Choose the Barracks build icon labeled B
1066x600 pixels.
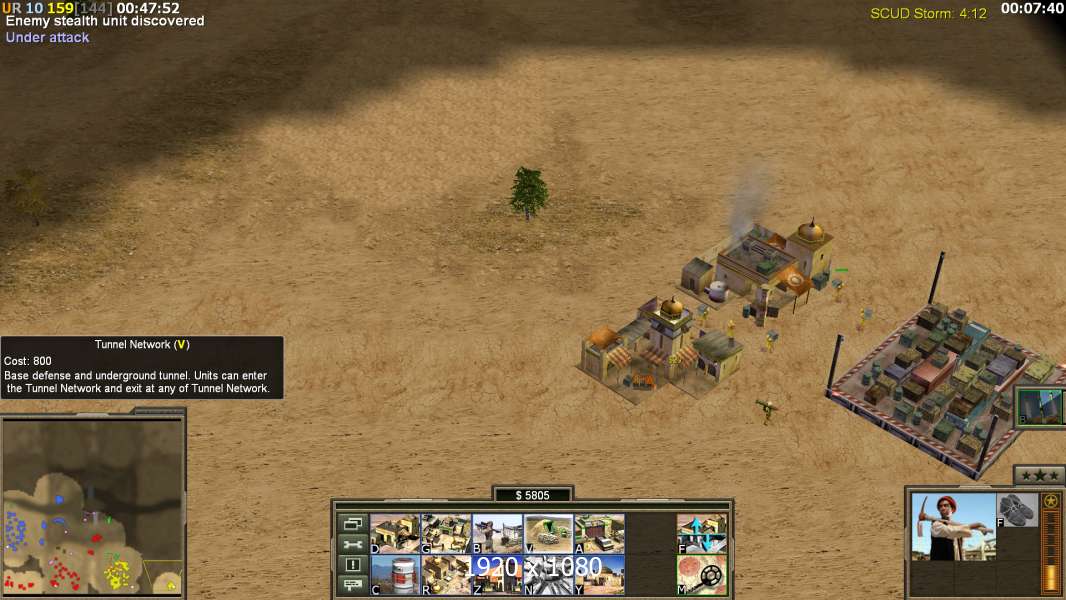coord(497,534)
